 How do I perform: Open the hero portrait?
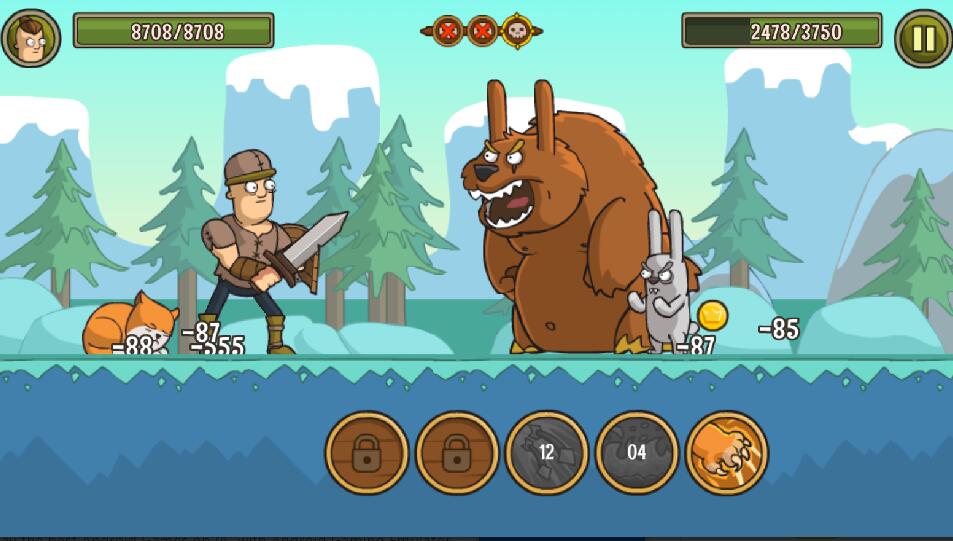[x=31, y=38]
